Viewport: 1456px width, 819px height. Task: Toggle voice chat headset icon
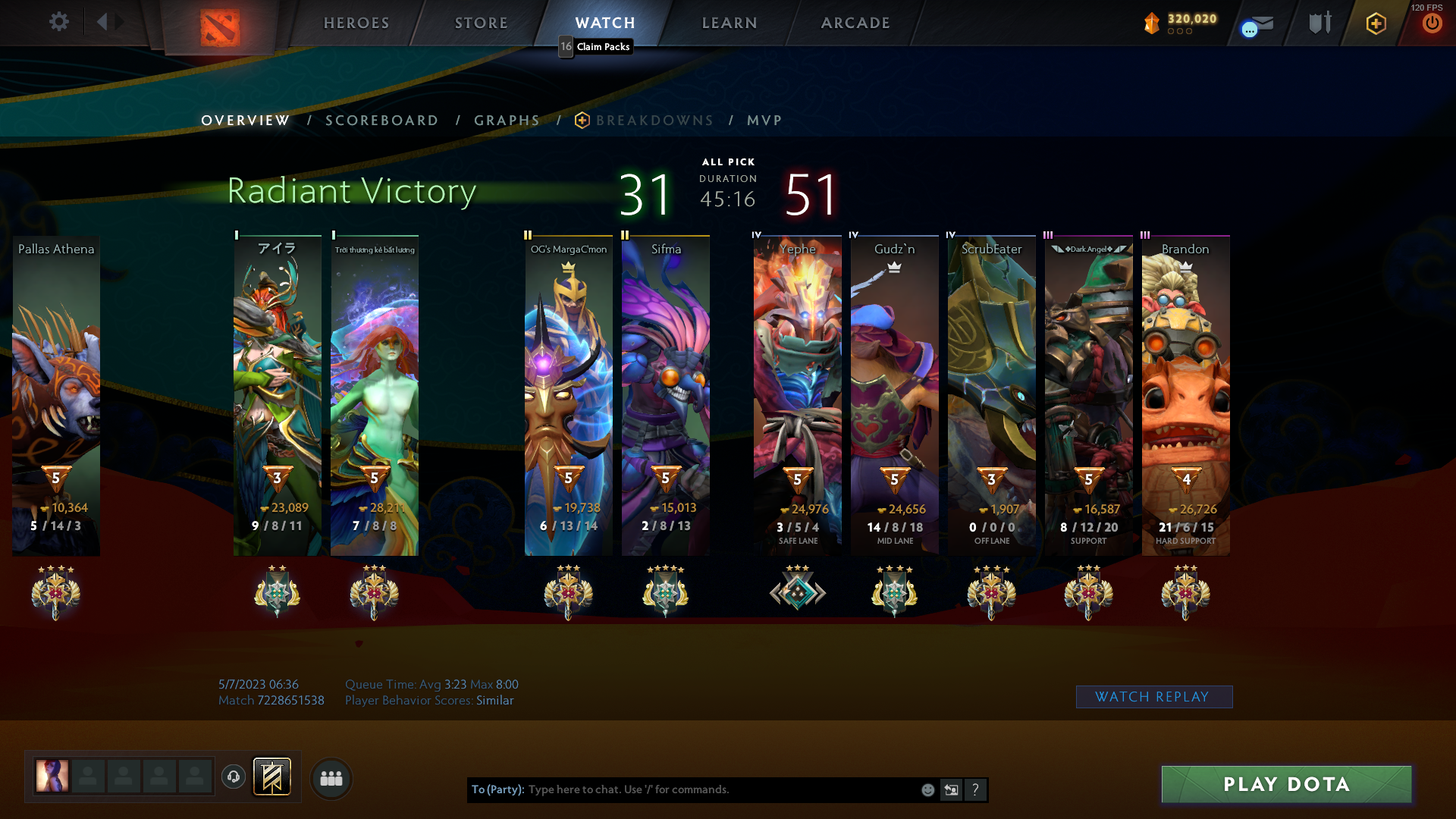(x=233, y=777)
